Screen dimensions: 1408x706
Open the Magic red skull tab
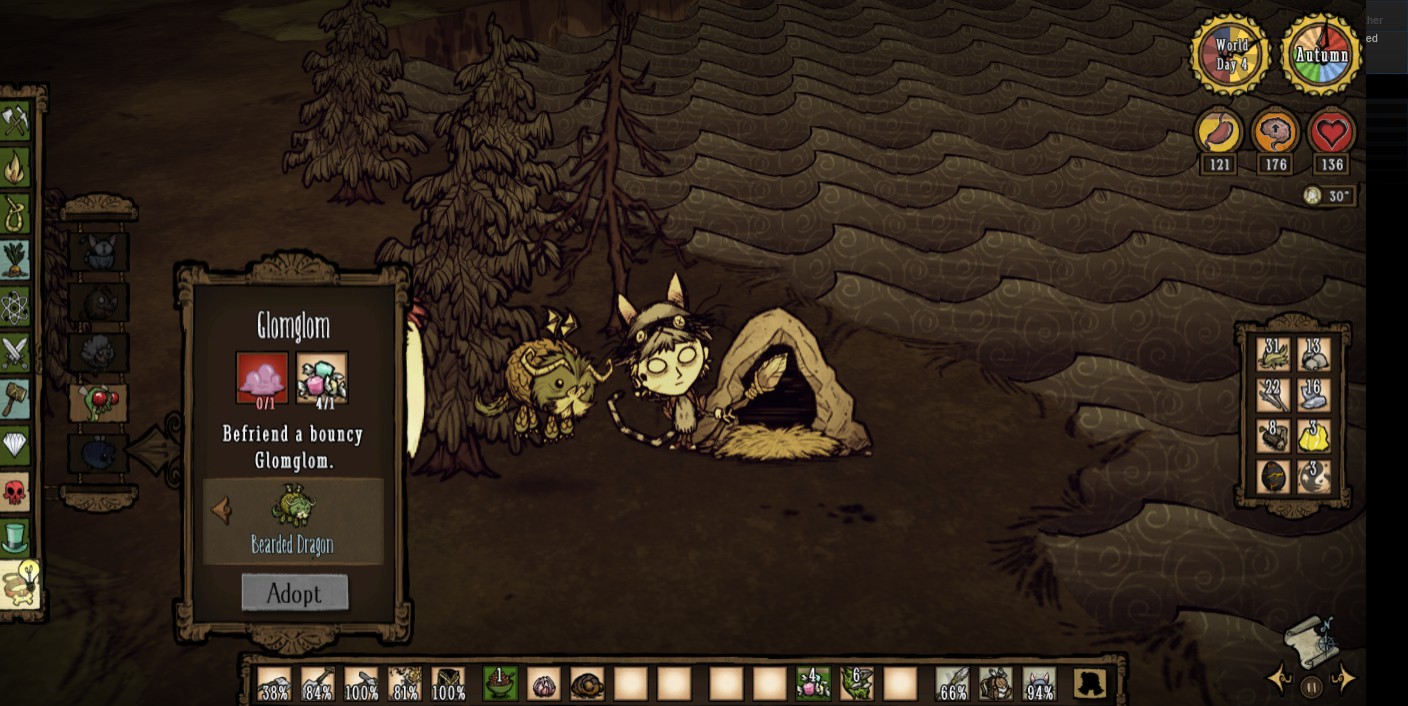[15, 491]
